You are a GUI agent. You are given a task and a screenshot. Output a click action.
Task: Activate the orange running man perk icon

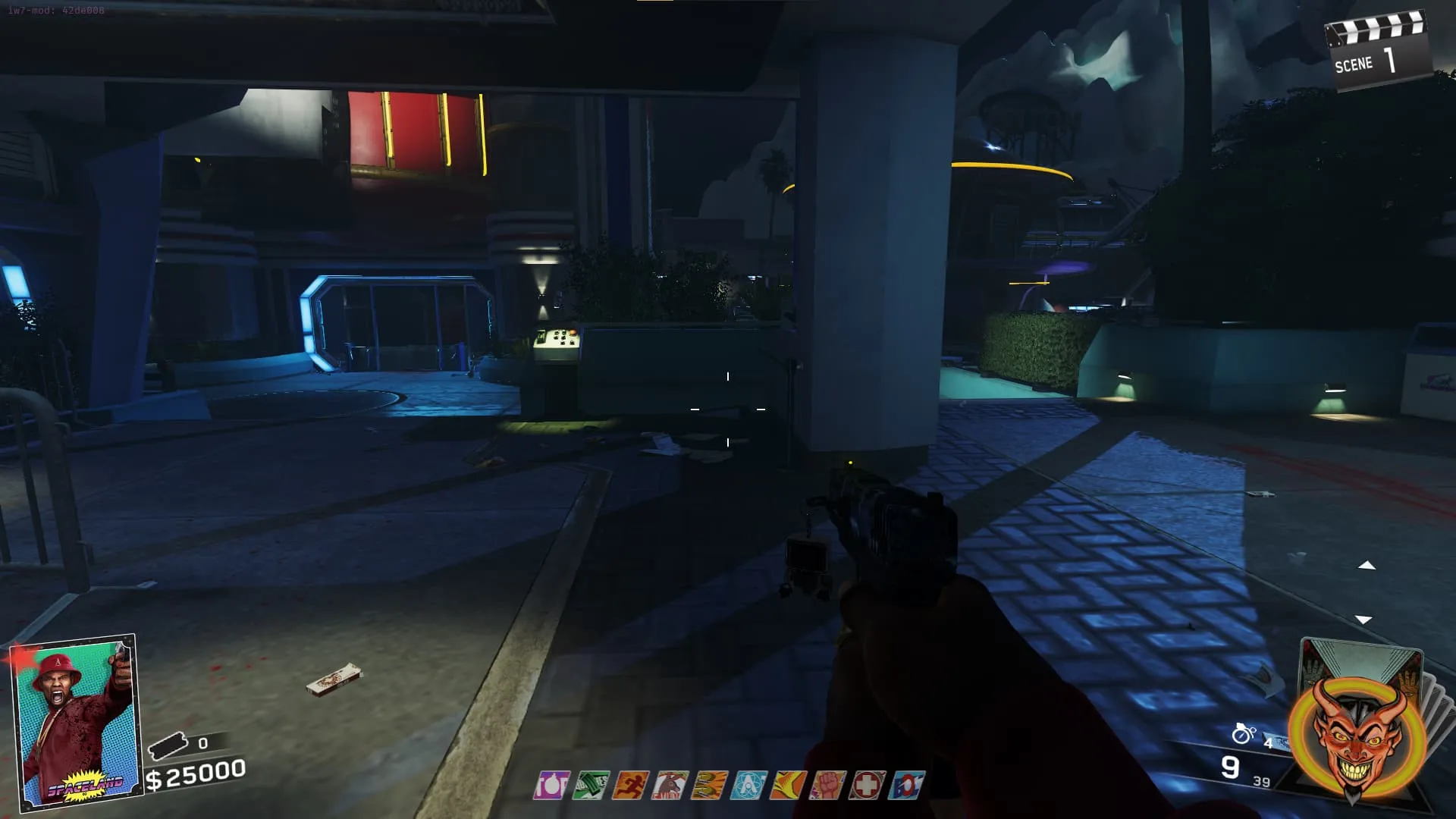631,786
